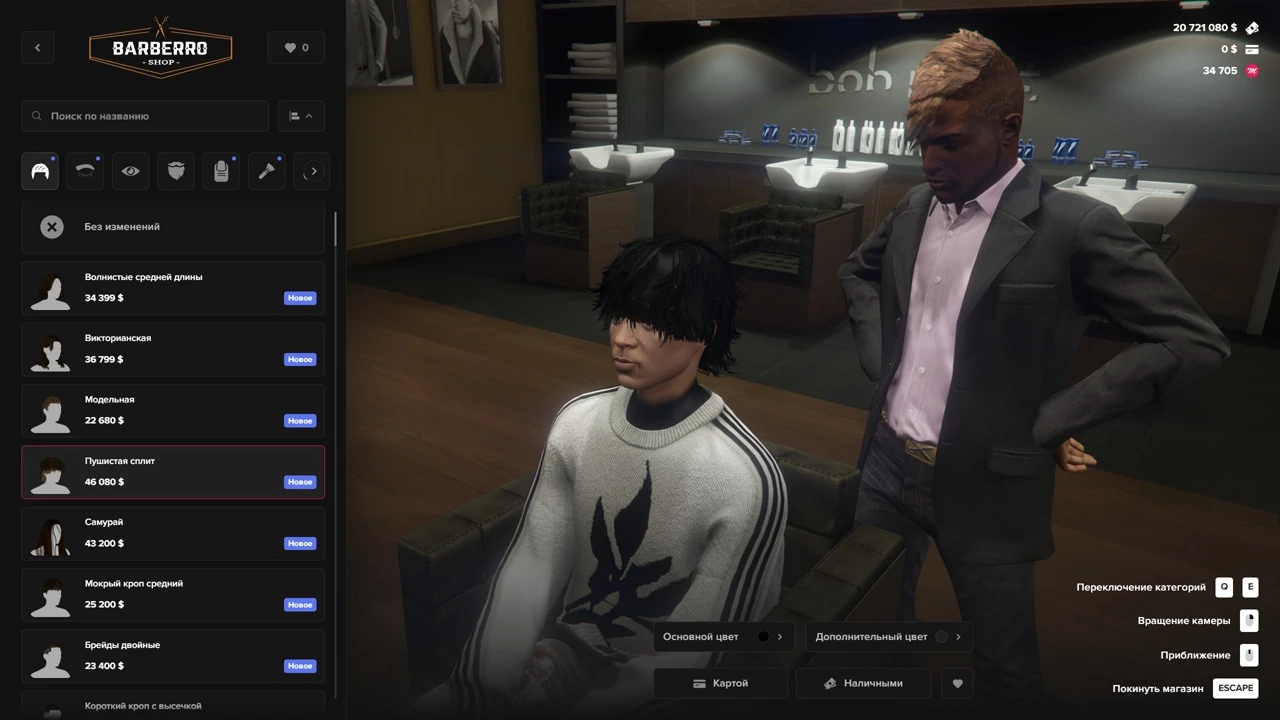1280x720 pixels.
Task: Choose the 'Самурай' hairstyle
Action: coord(173,533)
